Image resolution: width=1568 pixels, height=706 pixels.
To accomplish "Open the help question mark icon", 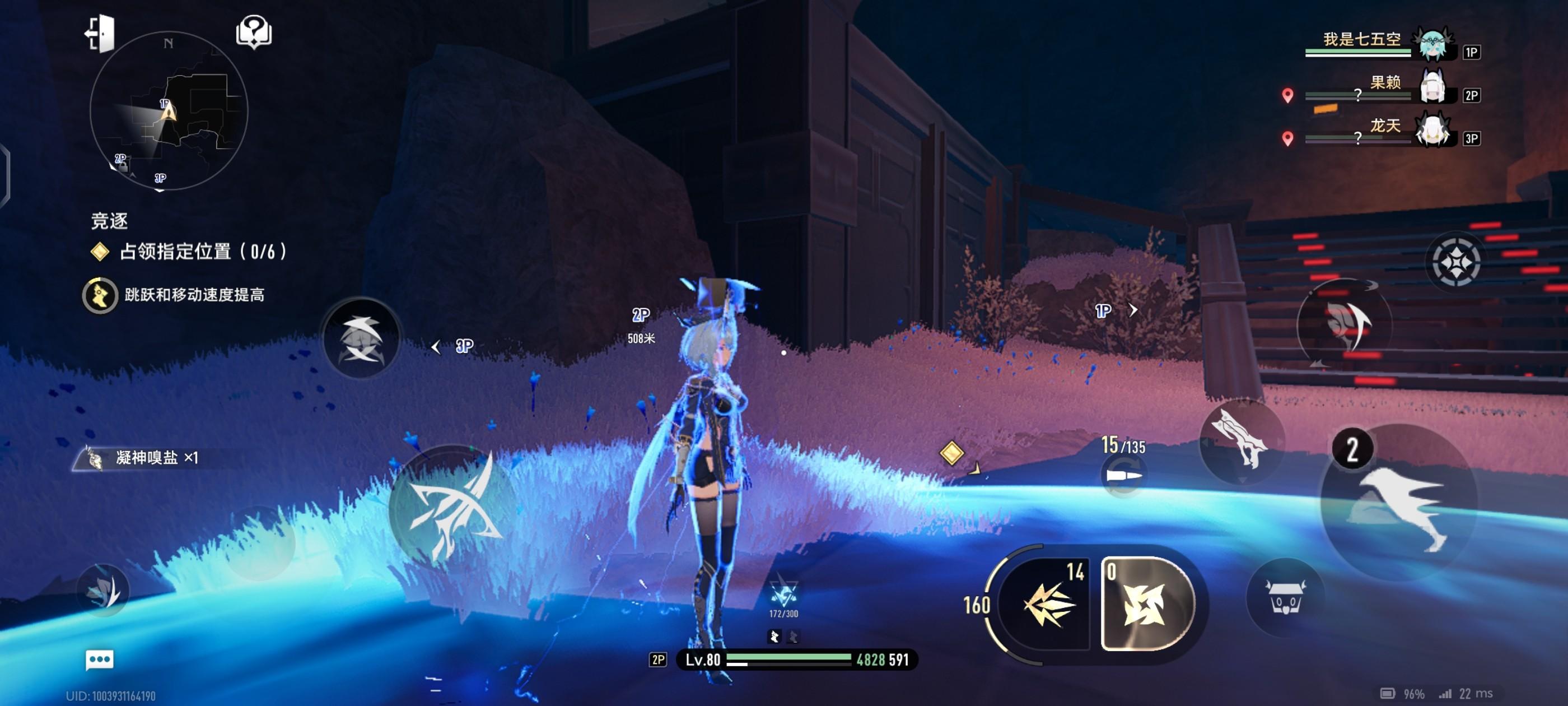I will pos(254,32).
